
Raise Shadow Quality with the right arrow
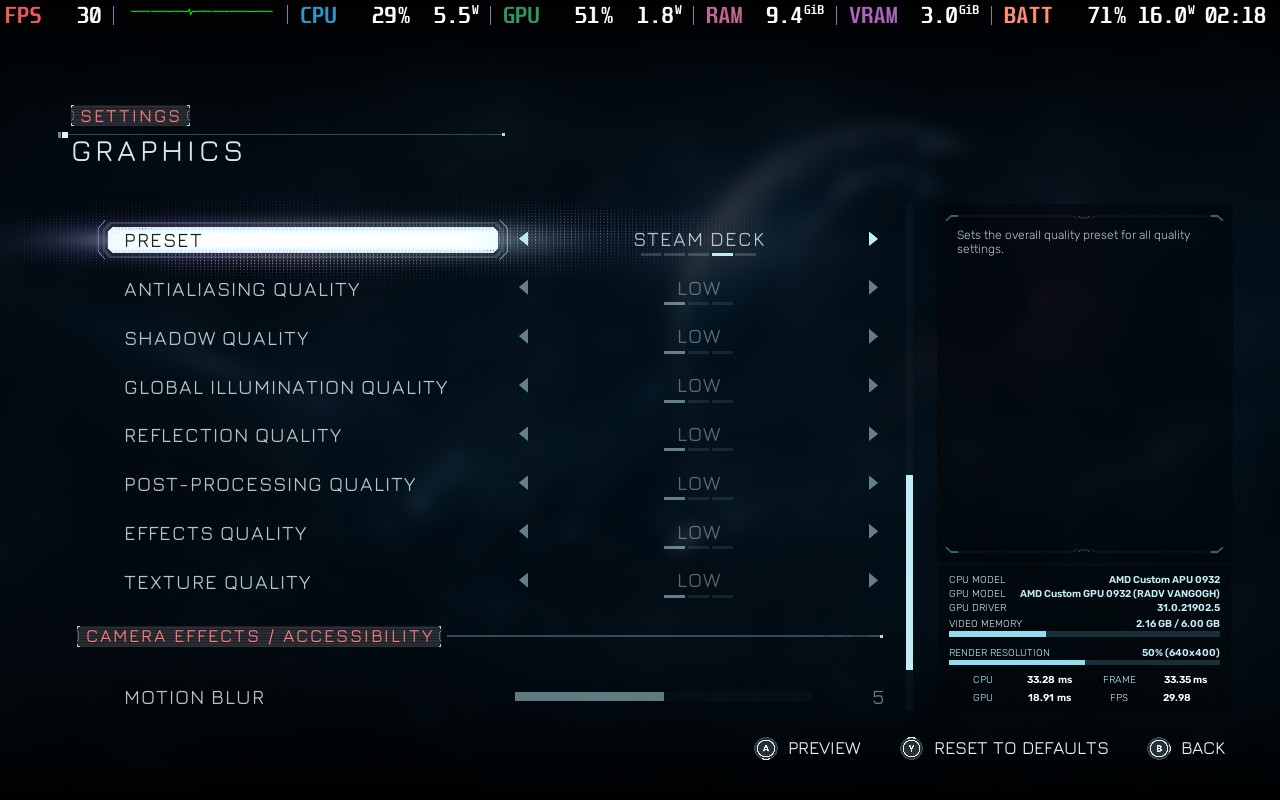pyautogui.click(x=872, y=337)
